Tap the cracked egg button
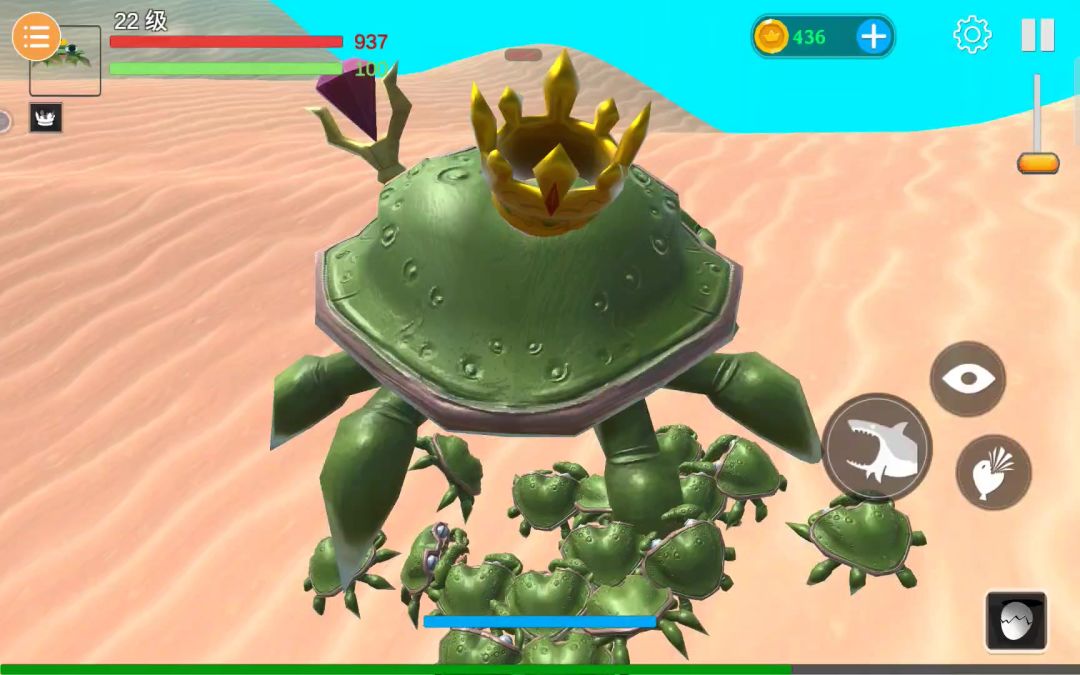The height and width of the screenshot is (675, 1080). (1016, 621)
